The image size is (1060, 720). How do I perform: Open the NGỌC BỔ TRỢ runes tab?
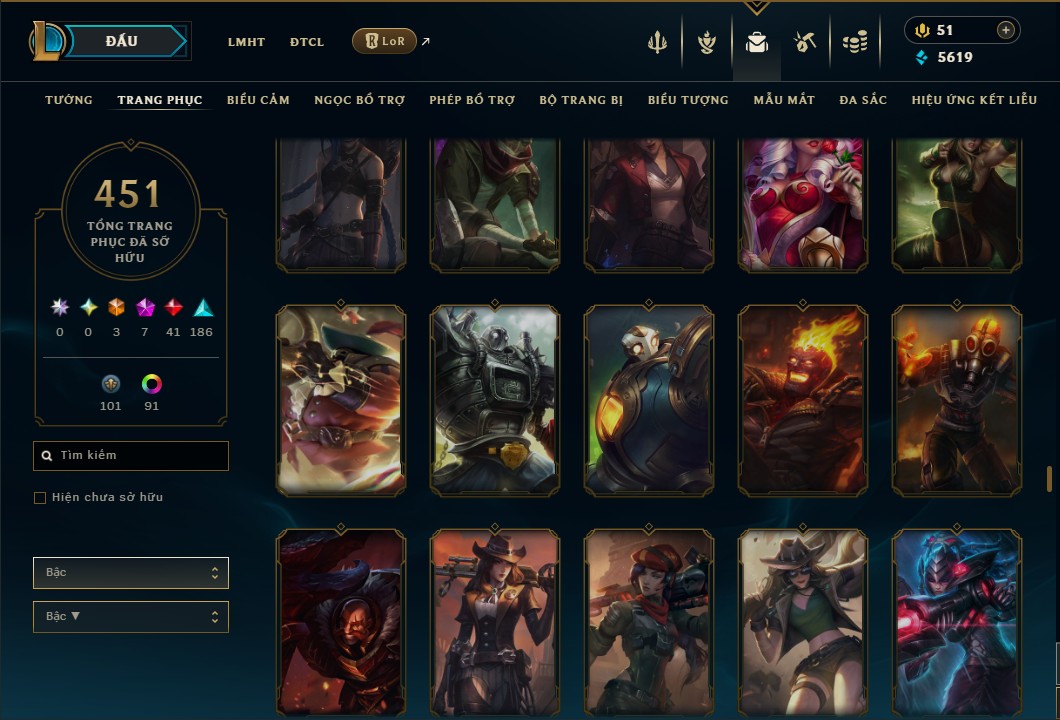click(359, 100)
